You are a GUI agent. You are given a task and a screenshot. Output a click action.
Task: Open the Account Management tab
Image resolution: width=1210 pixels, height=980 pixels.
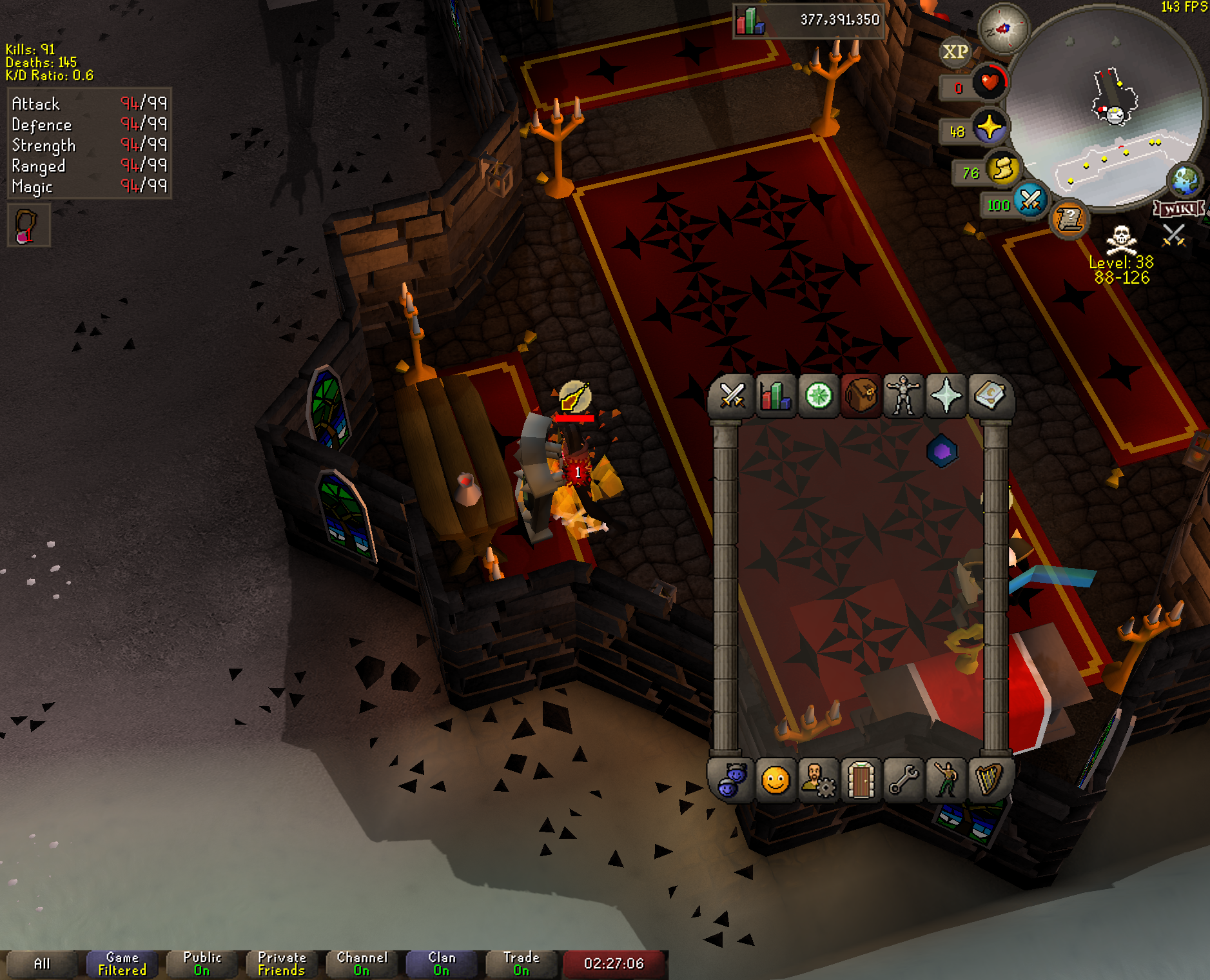(818, 780)
